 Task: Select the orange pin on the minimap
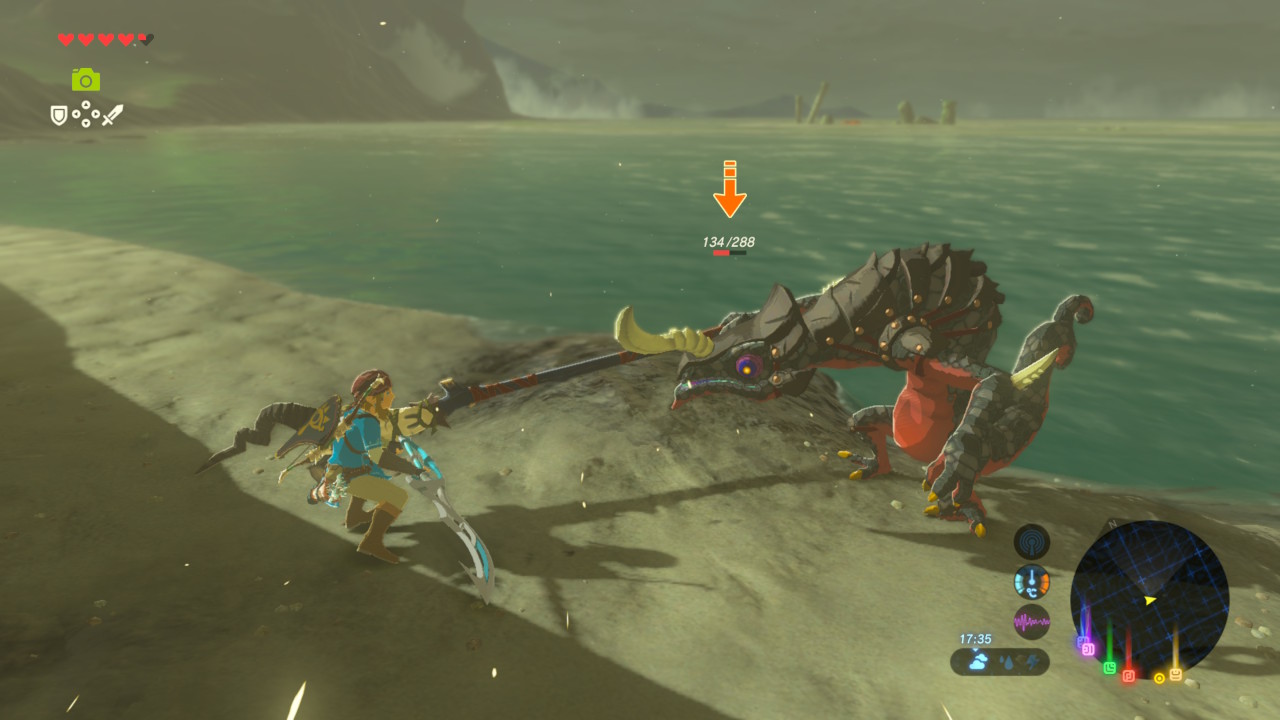[x=1175, y=674]
